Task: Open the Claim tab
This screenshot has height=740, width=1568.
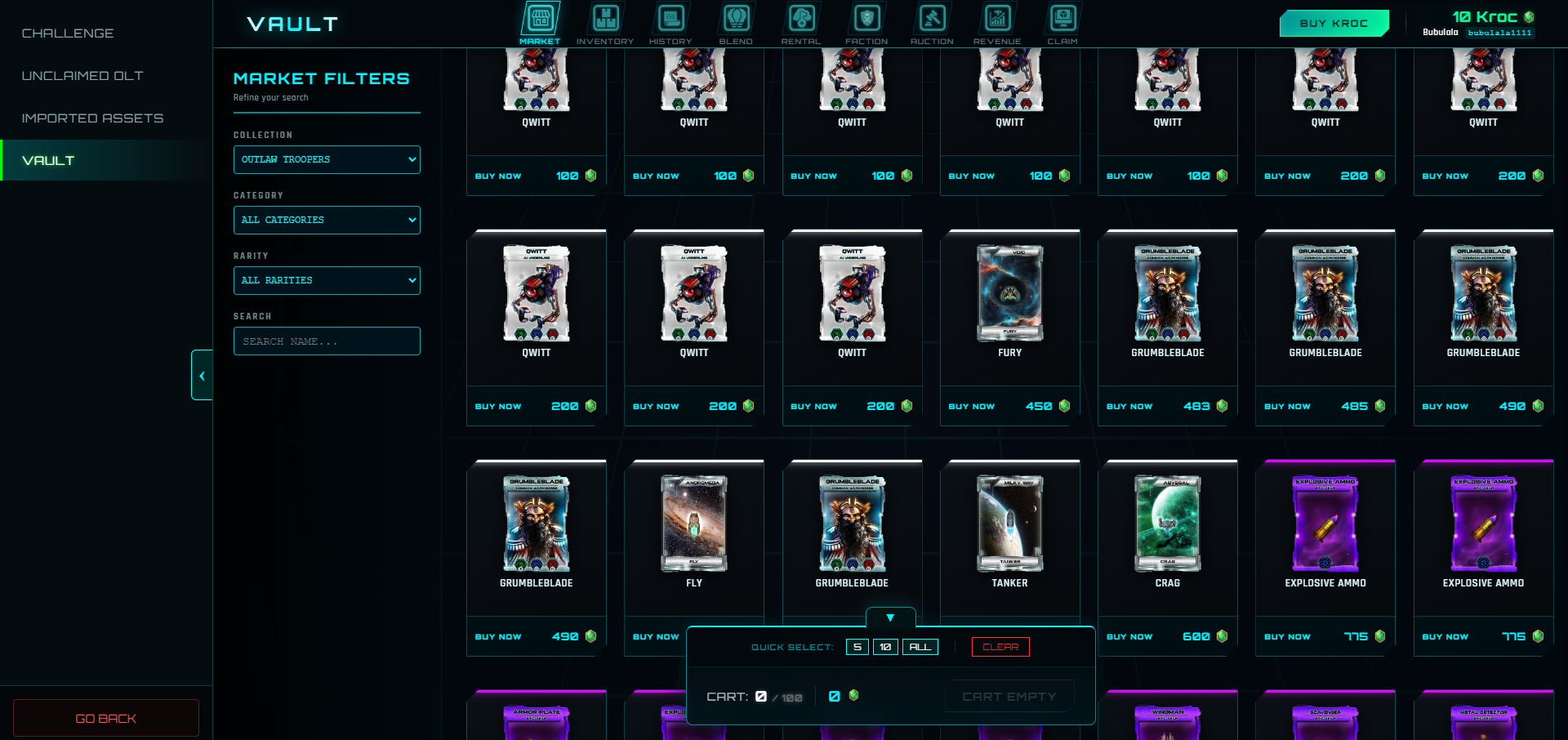Action: (x=1062, y=25)
